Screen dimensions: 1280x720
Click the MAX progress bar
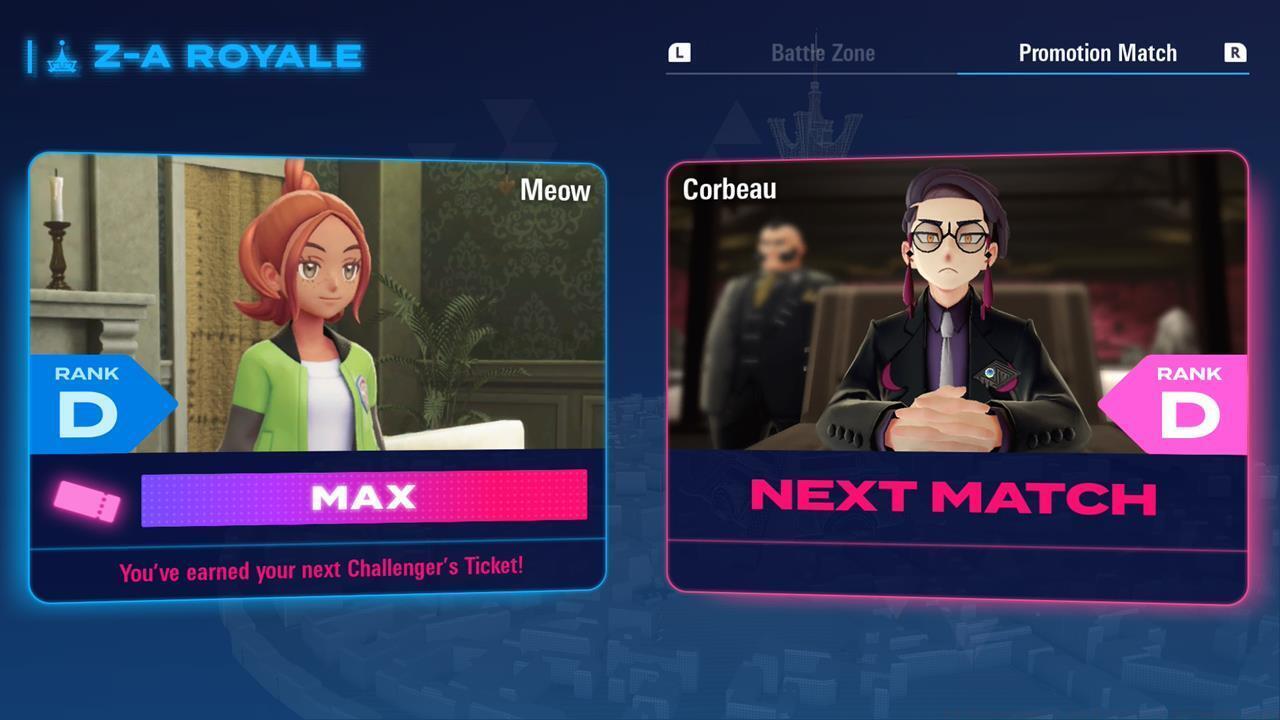click(x=364, y=496)
